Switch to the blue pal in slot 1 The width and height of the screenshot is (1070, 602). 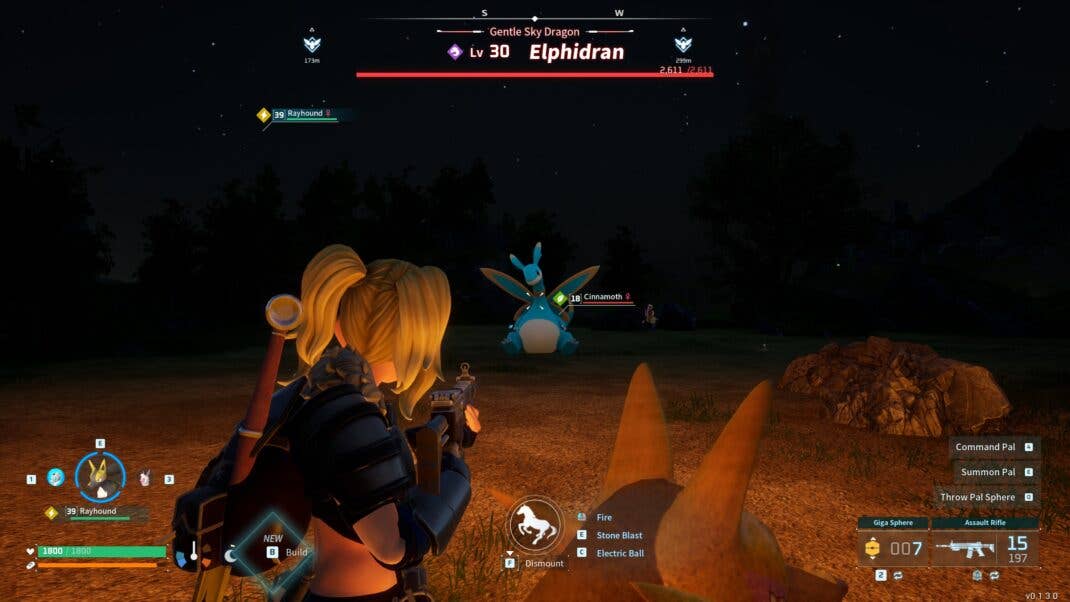pos(56,478)
